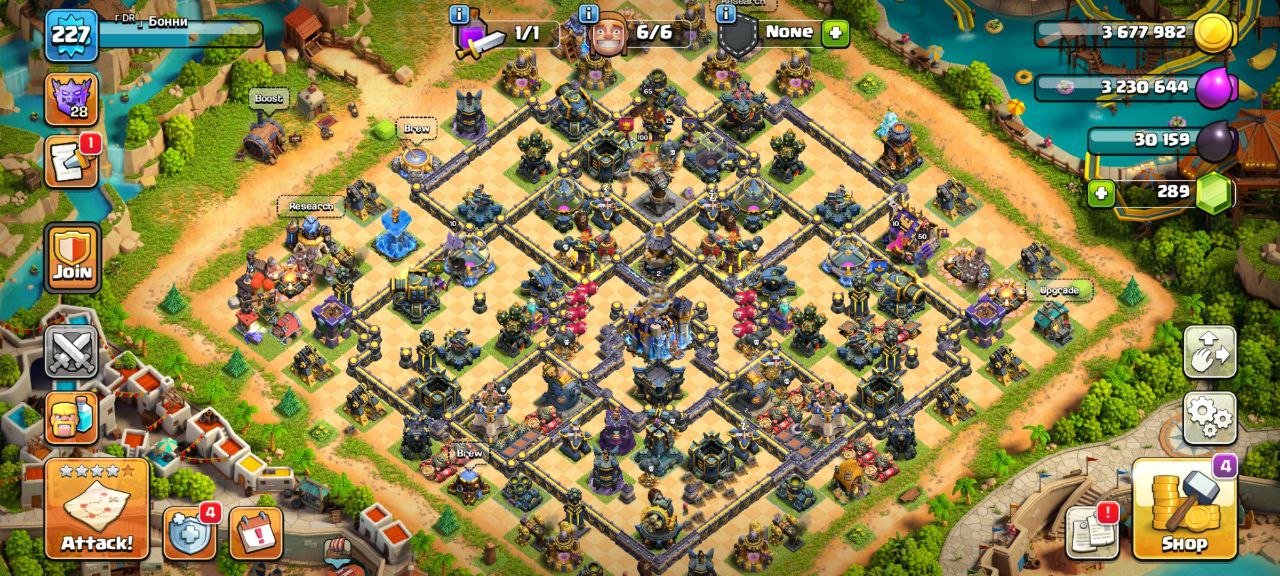Open the player profile level 227 badge
1280x576 pixels.
[71, 36]
